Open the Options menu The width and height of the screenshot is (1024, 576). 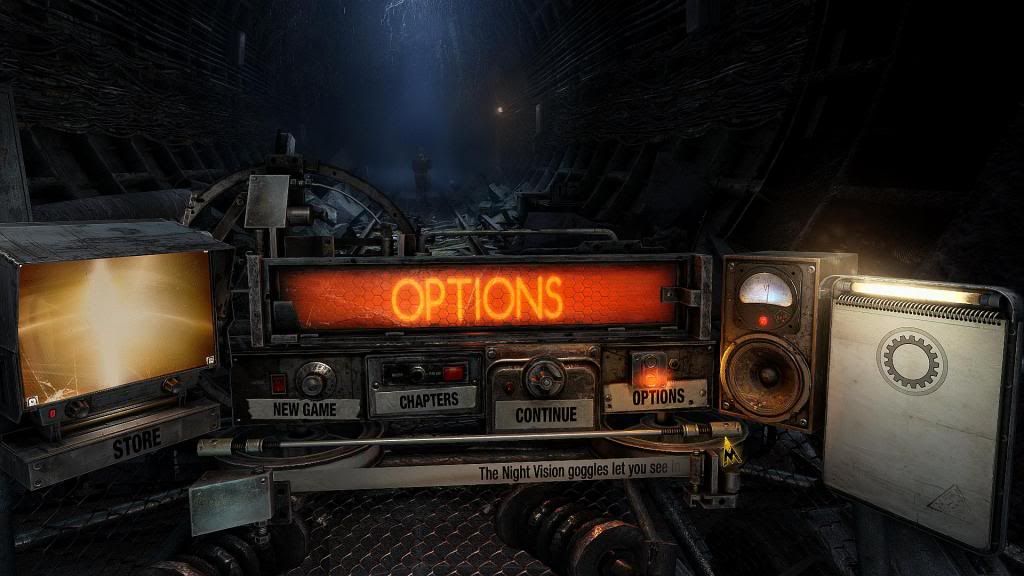(657, 396)
